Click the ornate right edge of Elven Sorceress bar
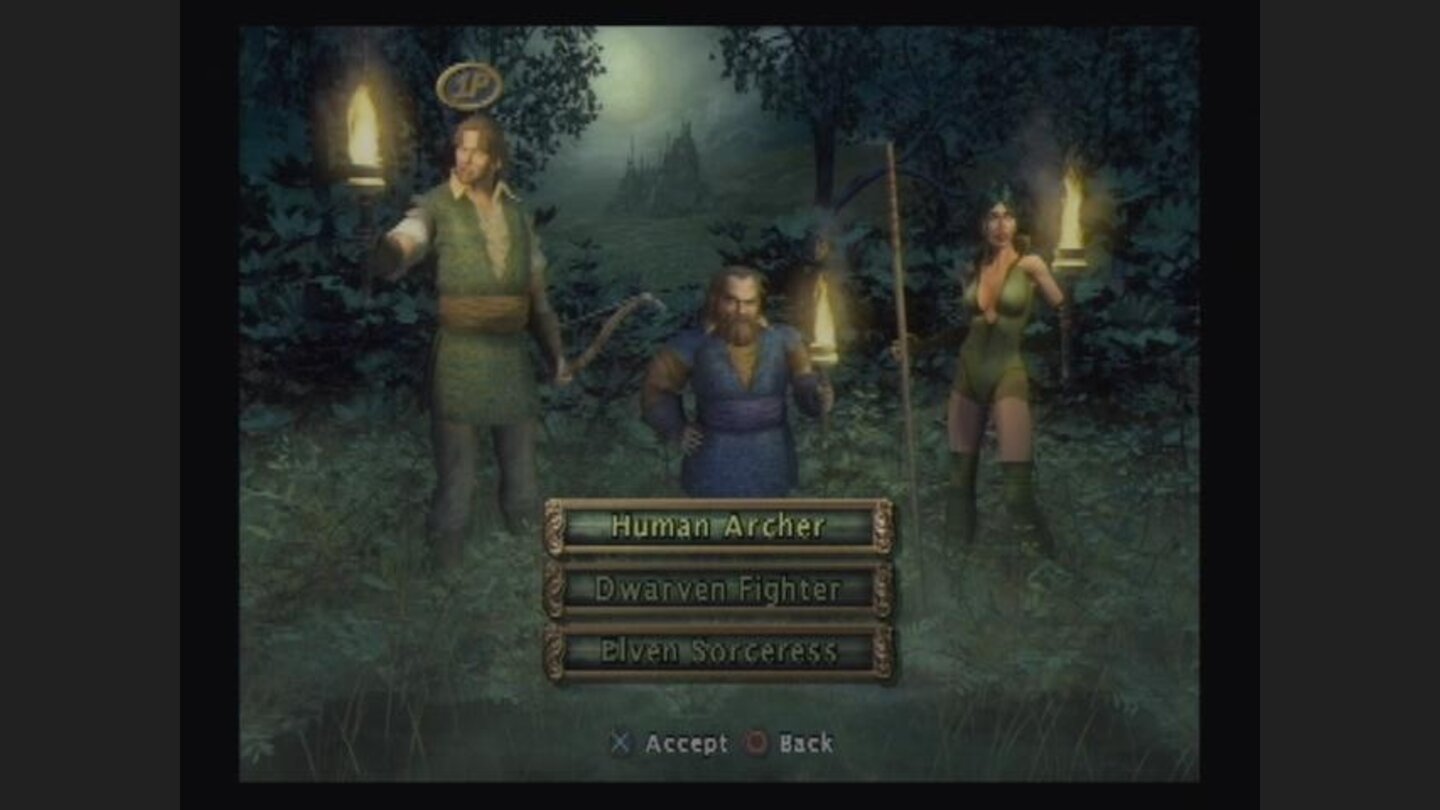Viewport: 1440px width, 810px height. pyautogui.click(x=884, y=651)
